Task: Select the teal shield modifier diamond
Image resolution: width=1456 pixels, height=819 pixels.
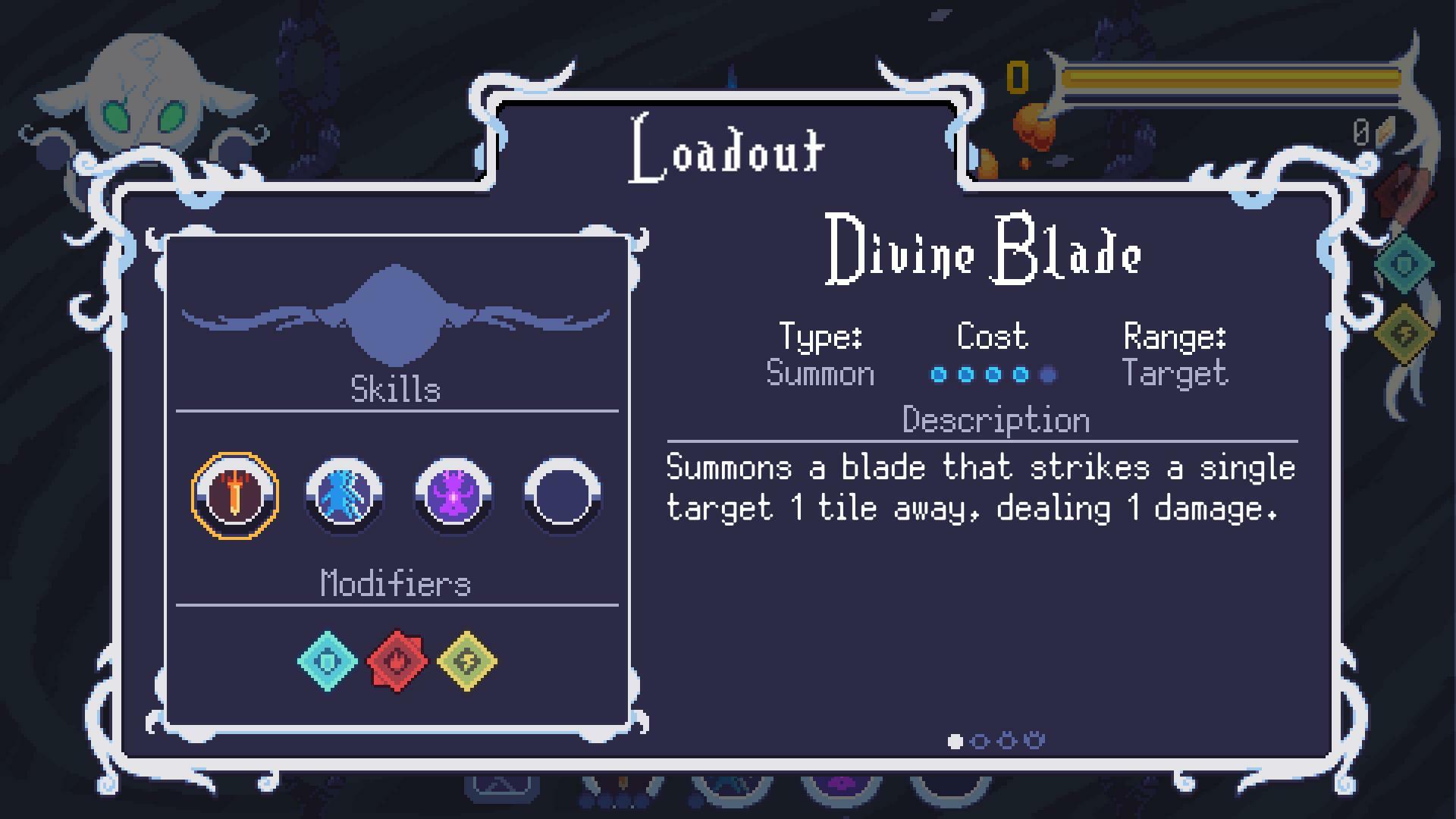Action: (x=328, y=661)
